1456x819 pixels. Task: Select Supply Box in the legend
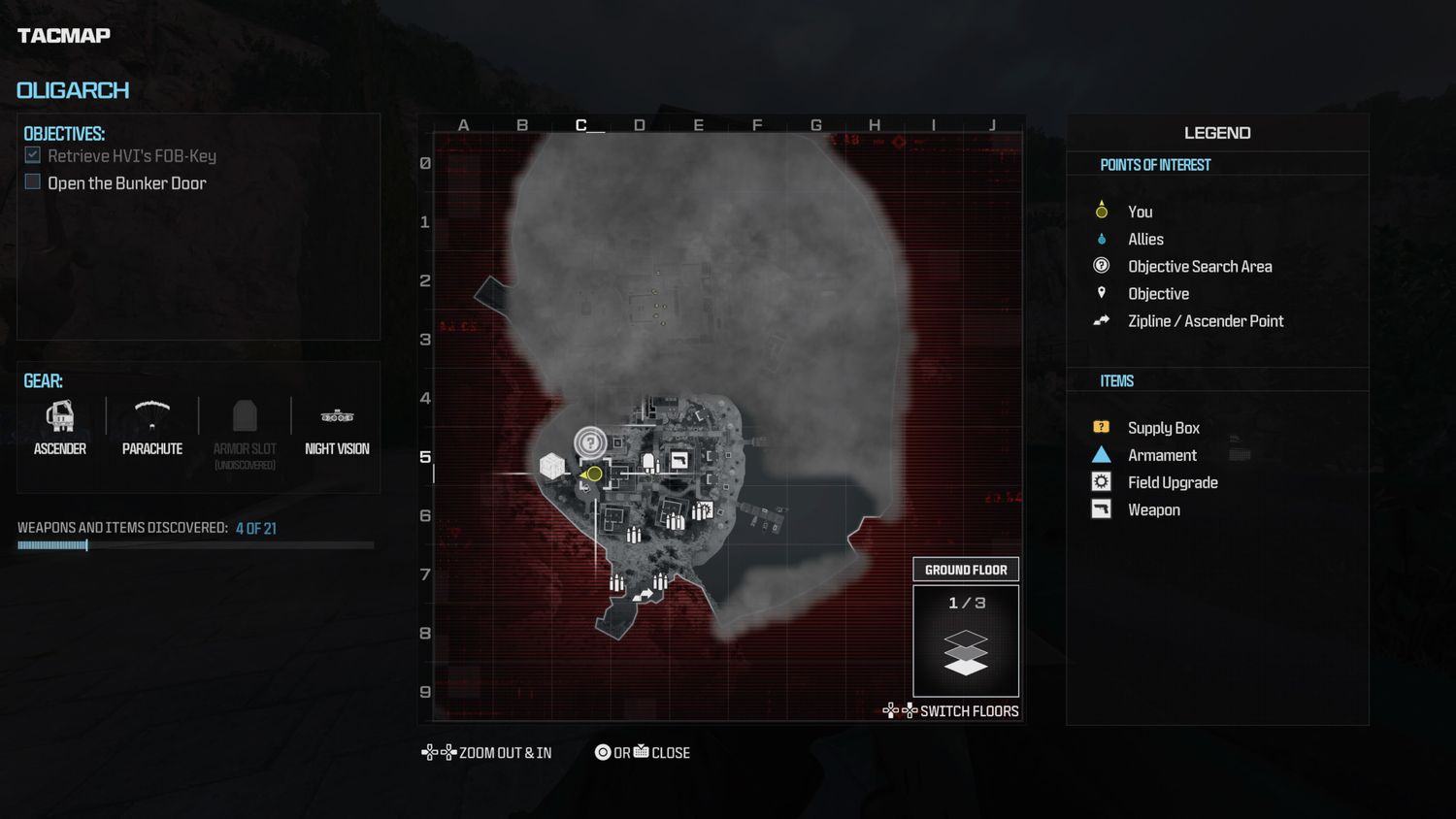click(1163, 428)
